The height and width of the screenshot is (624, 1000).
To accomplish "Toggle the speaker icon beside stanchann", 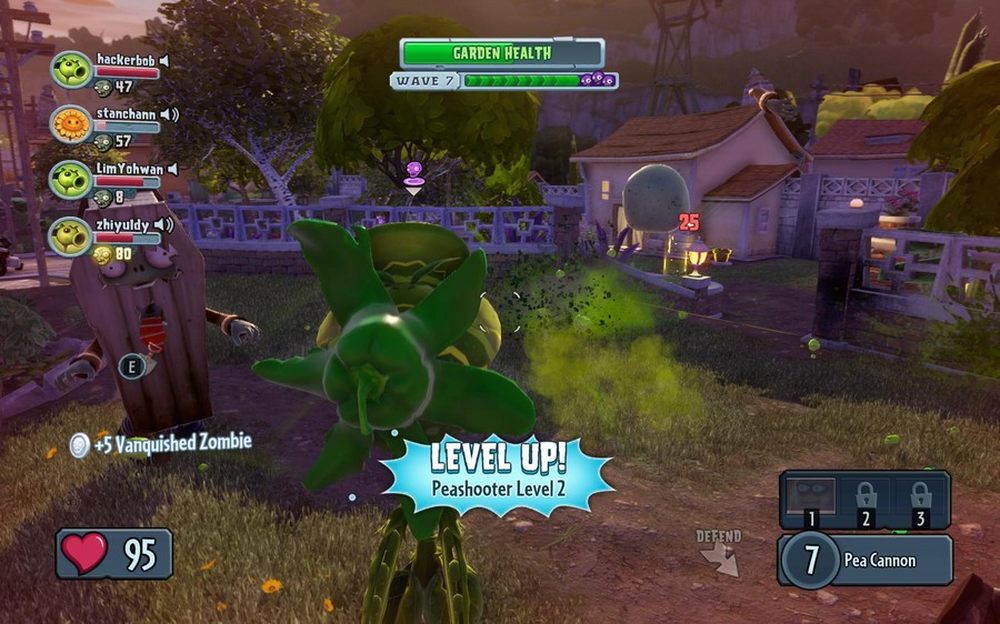I will [x=169, y=114].
